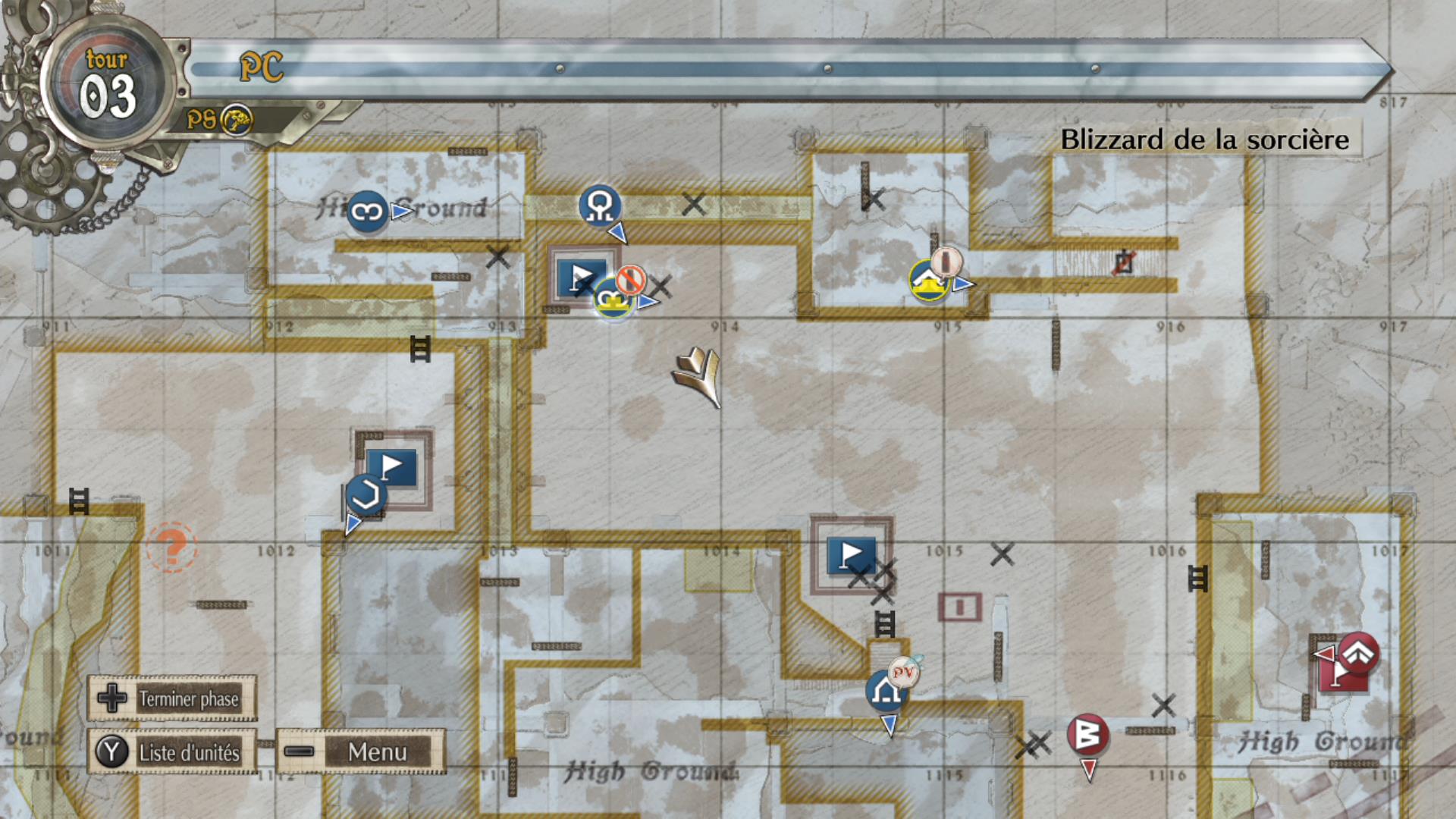Select the sniper unit near the top camp

pyautogui.click(x=599, y=205)
